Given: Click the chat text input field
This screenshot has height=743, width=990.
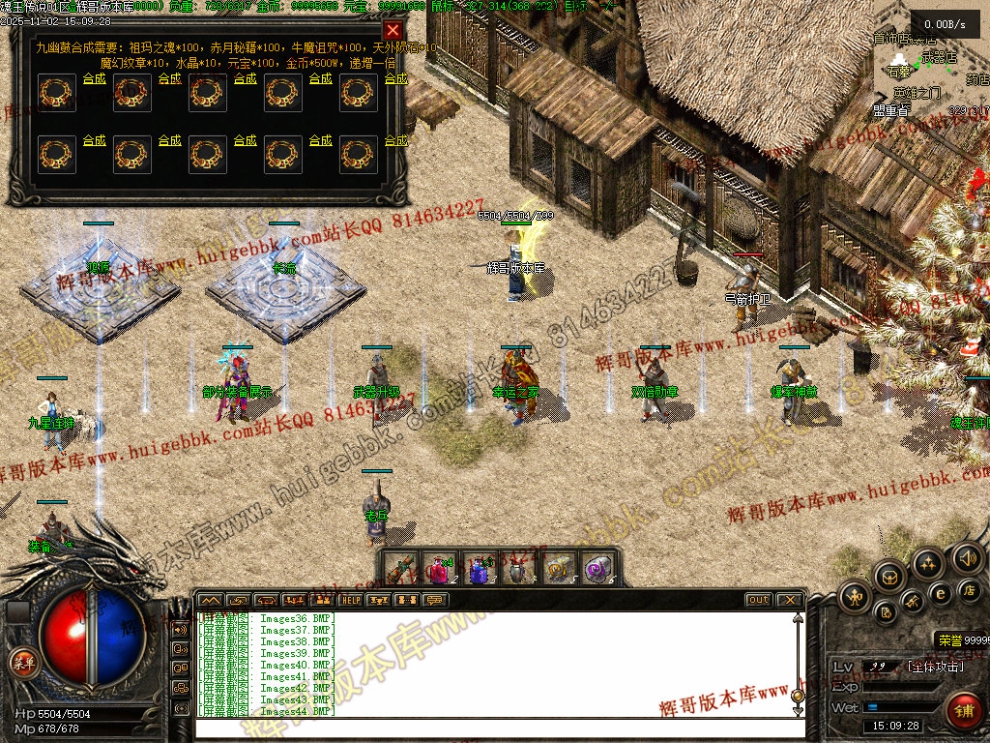Looking at the screenshot, I should click(495, 728).
